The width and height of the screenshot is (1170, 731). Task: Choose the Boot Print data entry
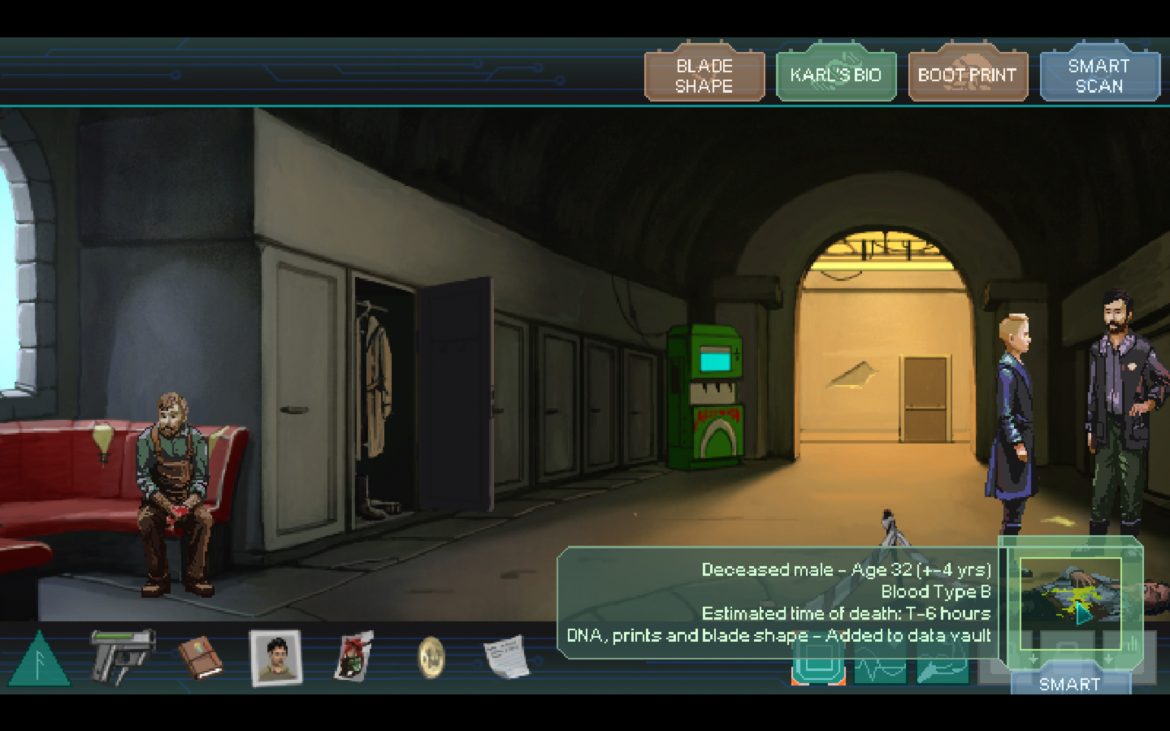(x=967, y=76)
